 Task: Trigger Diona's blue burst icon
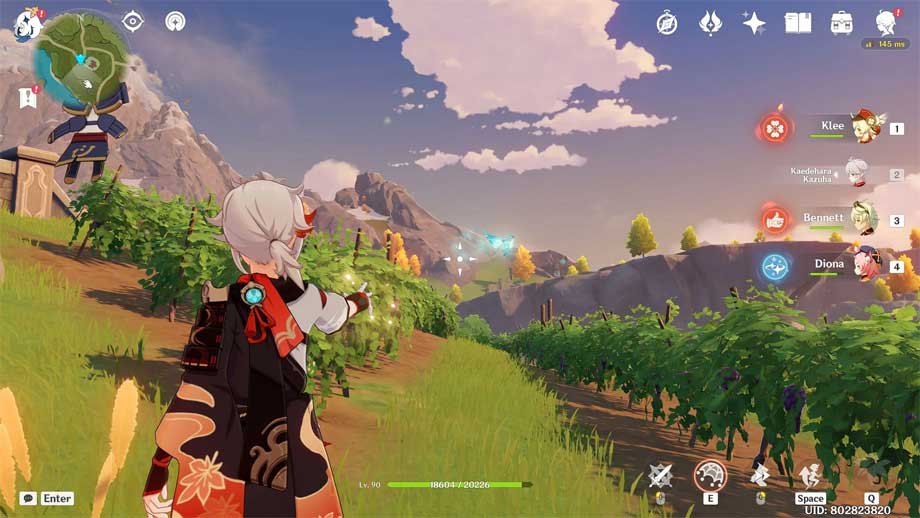(x=775, y=266)
